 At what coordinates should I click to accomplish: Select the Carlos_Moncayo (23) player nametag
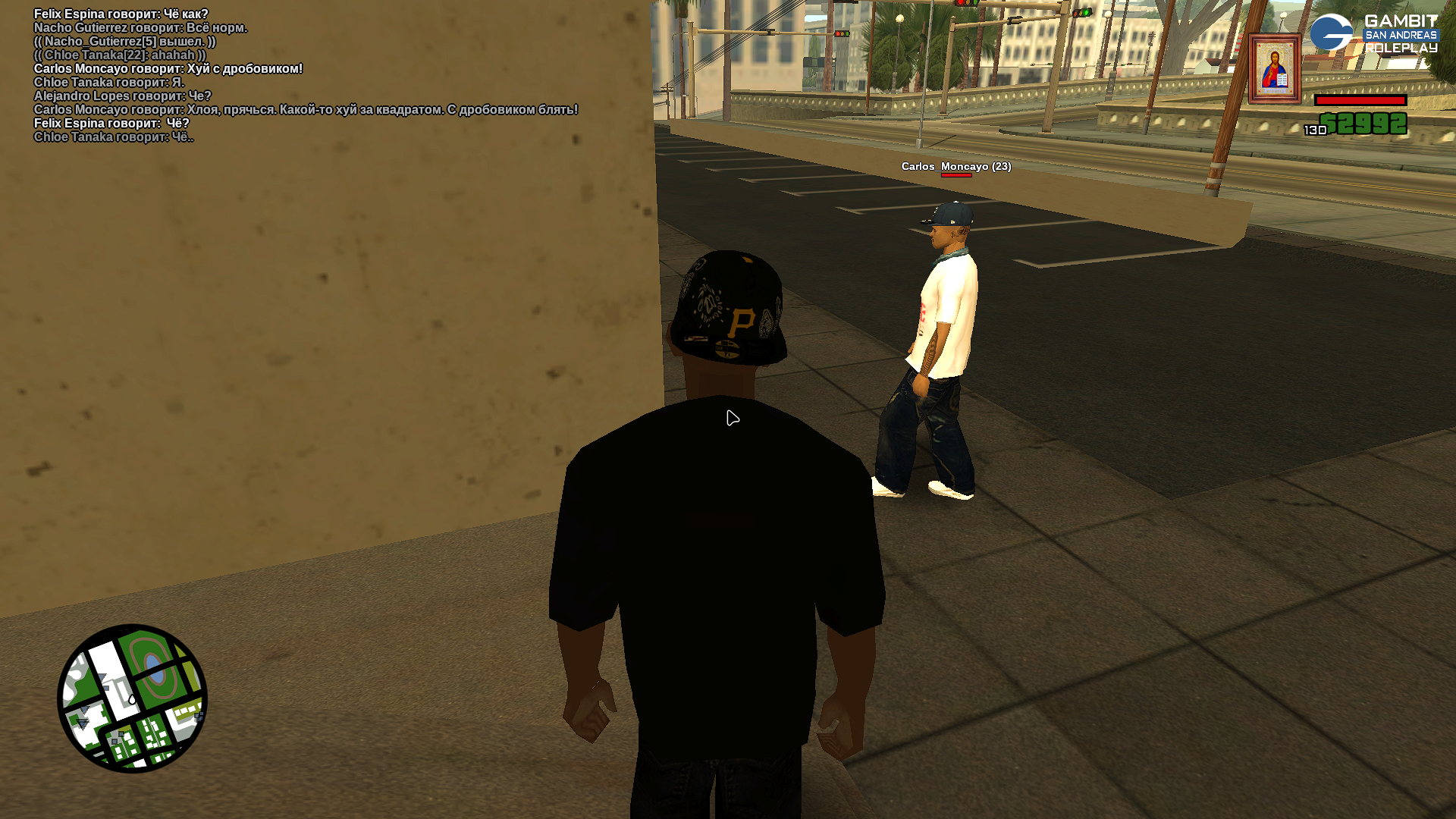955,166
